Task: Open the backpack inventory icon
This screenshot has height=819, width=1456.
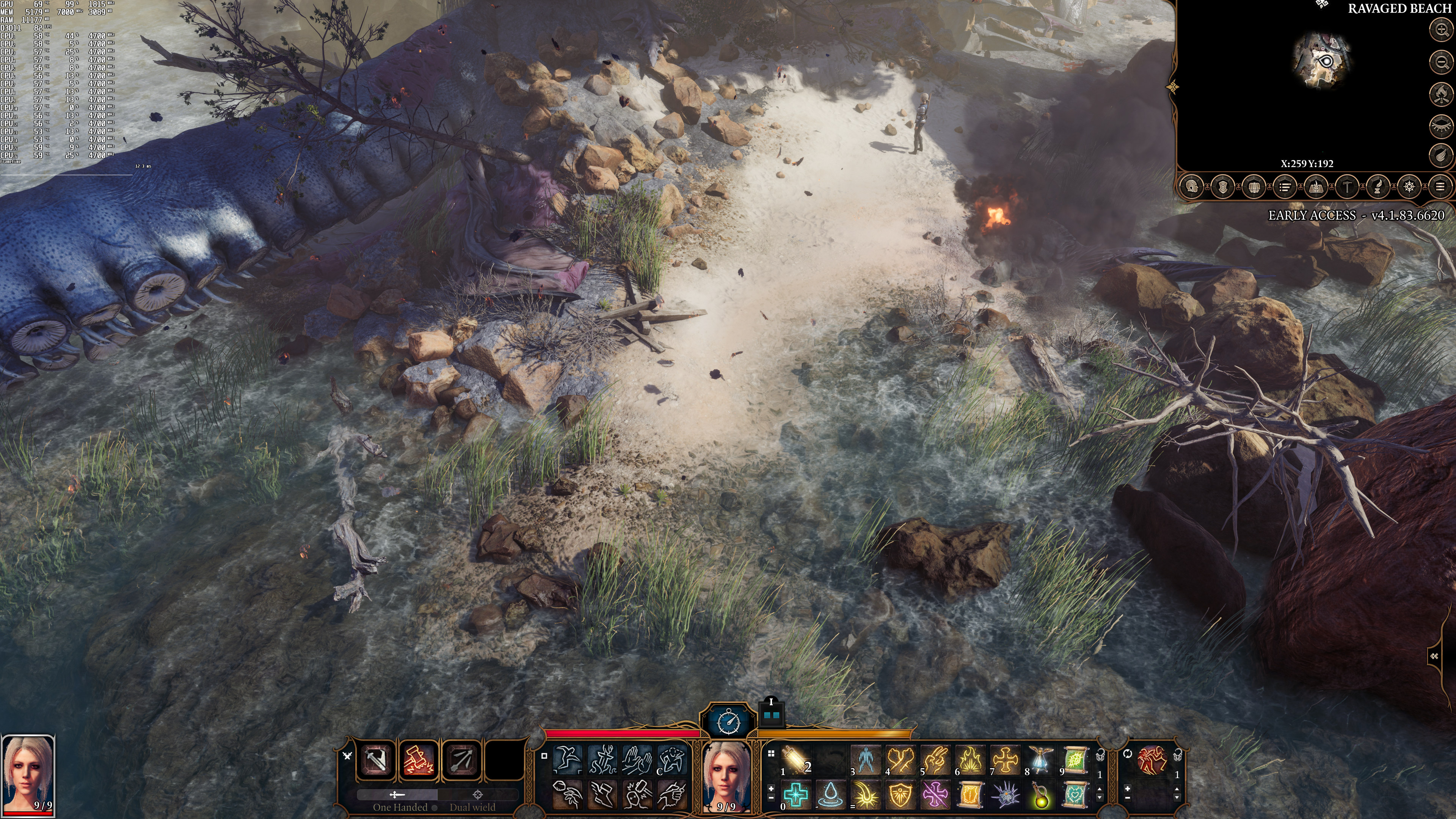Action: coord(1254,187)
